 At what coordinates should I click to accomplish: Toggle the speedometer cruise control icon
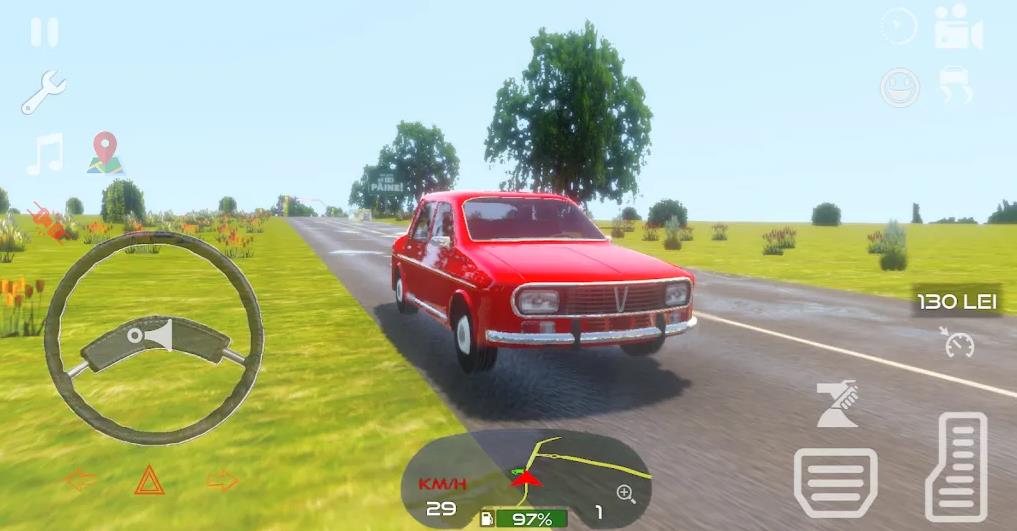pos(959,343)
